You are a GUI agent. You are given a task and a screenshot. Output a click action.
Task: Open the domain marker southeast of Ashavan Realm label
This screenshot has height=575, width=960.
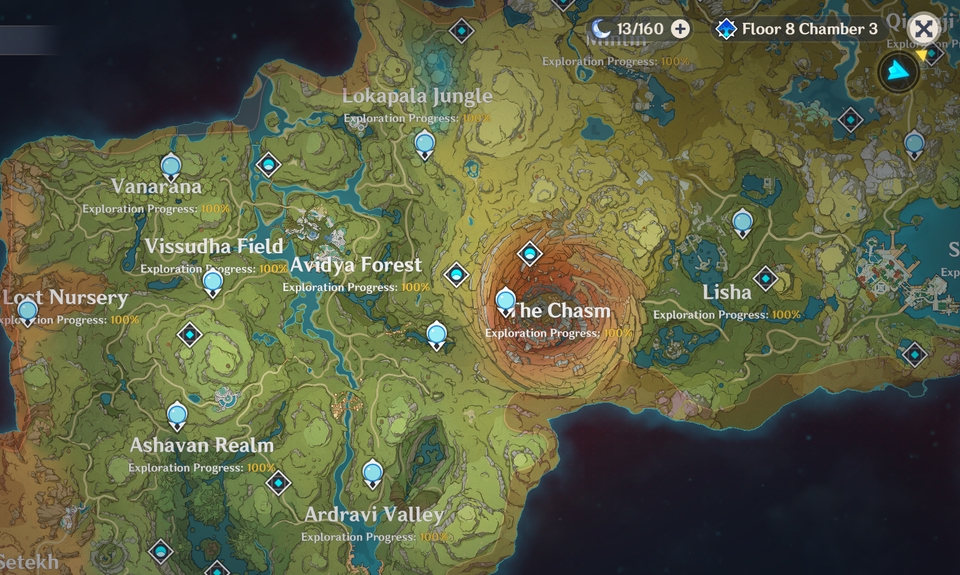[x=277, y=483]
